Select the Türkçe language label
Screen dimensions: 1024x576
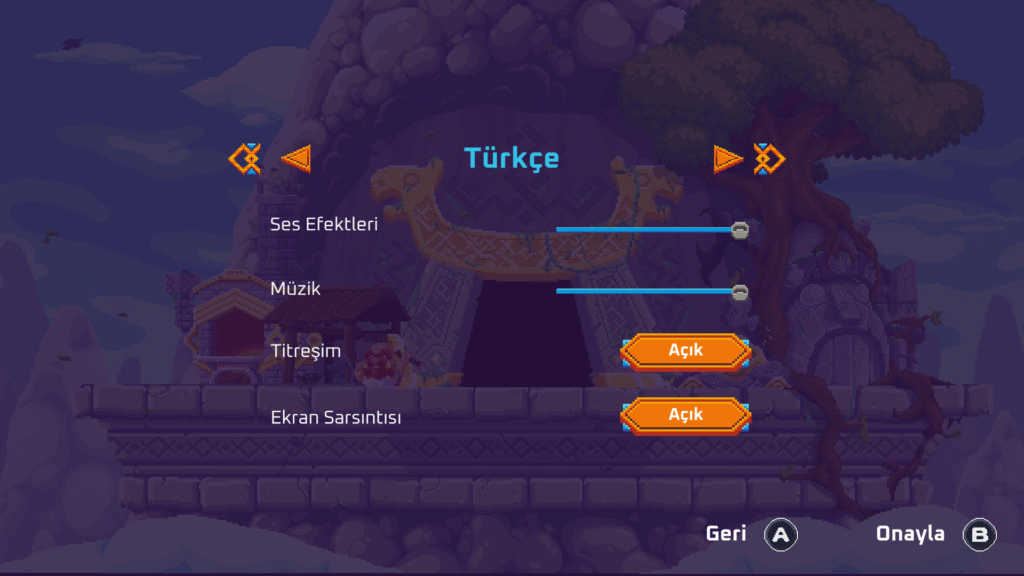pyautogui.click(x=511, y=158)
